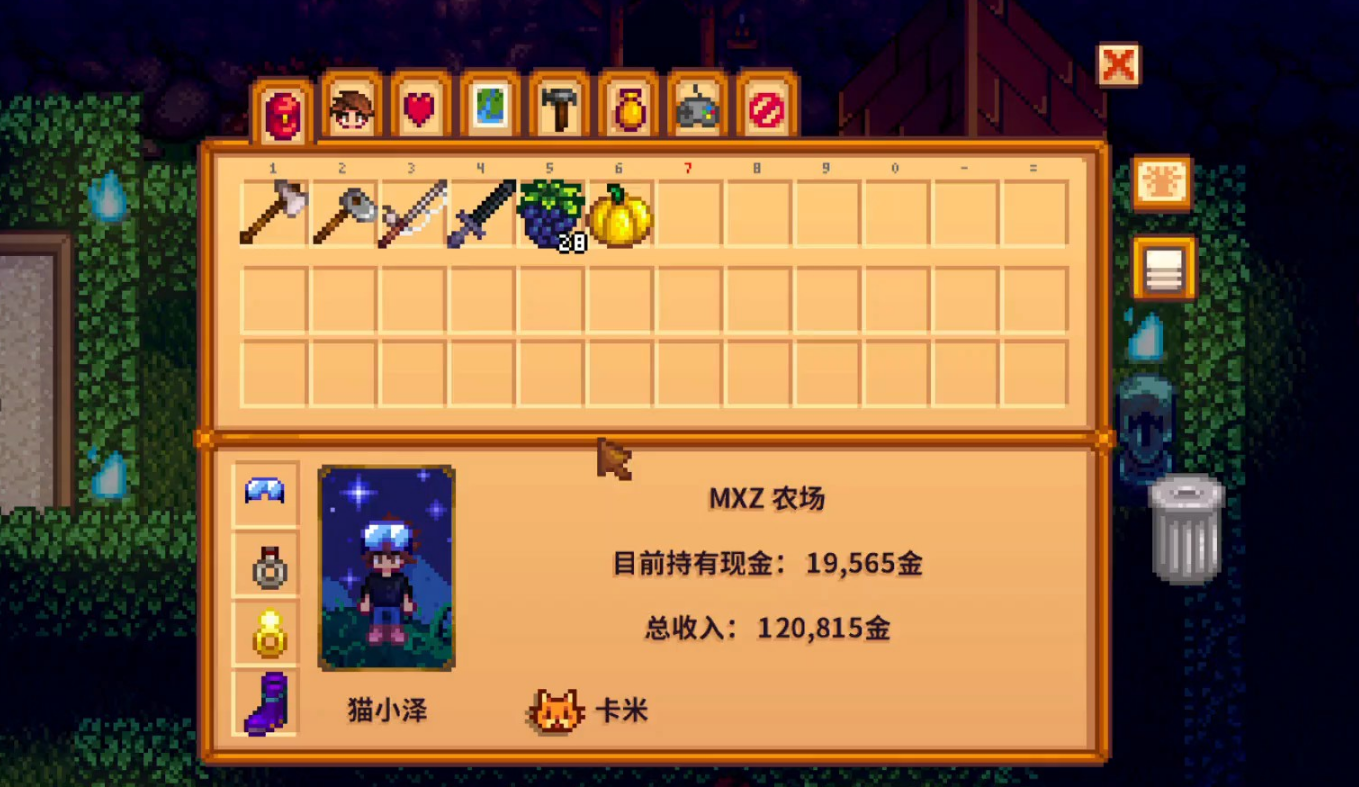Open the journal list icon on the right

coord(1163,268)
